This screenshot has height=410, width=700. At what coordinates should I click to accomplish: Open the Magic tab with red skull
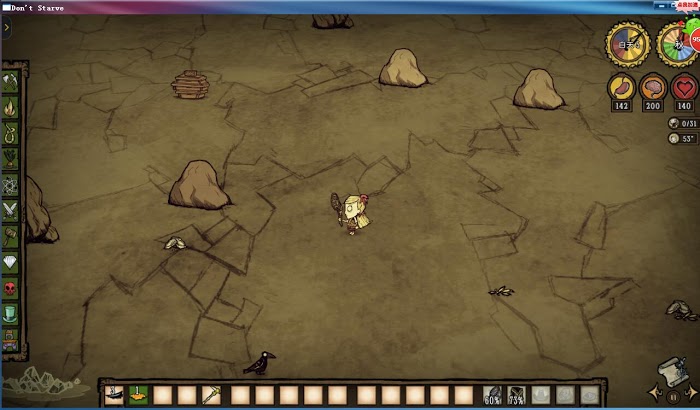tap(11, 288)
